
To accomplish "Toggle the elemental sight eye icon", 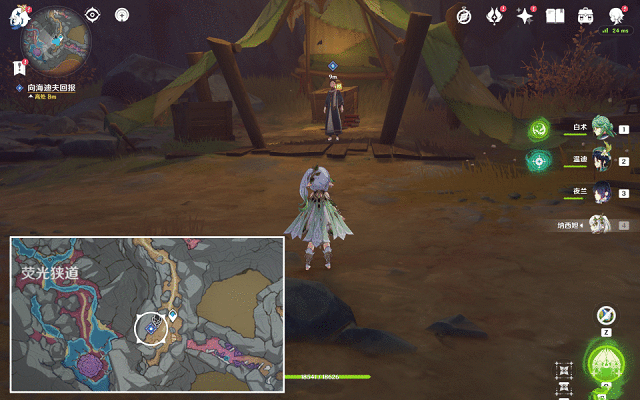I will click(93, 14).
